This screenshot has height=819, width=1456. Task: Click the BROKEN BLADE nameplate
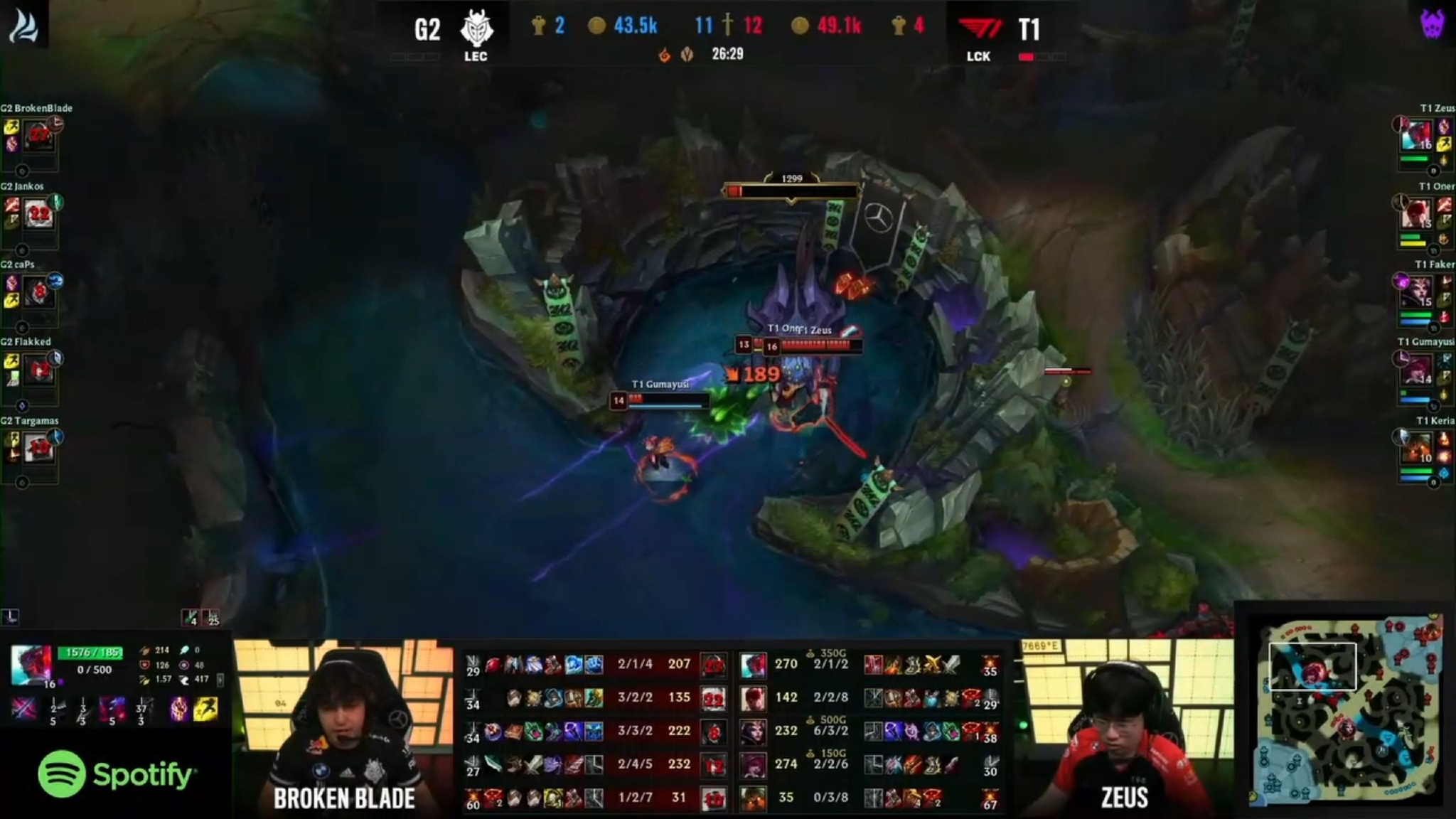pyautogui.click(x=343, y=798)
